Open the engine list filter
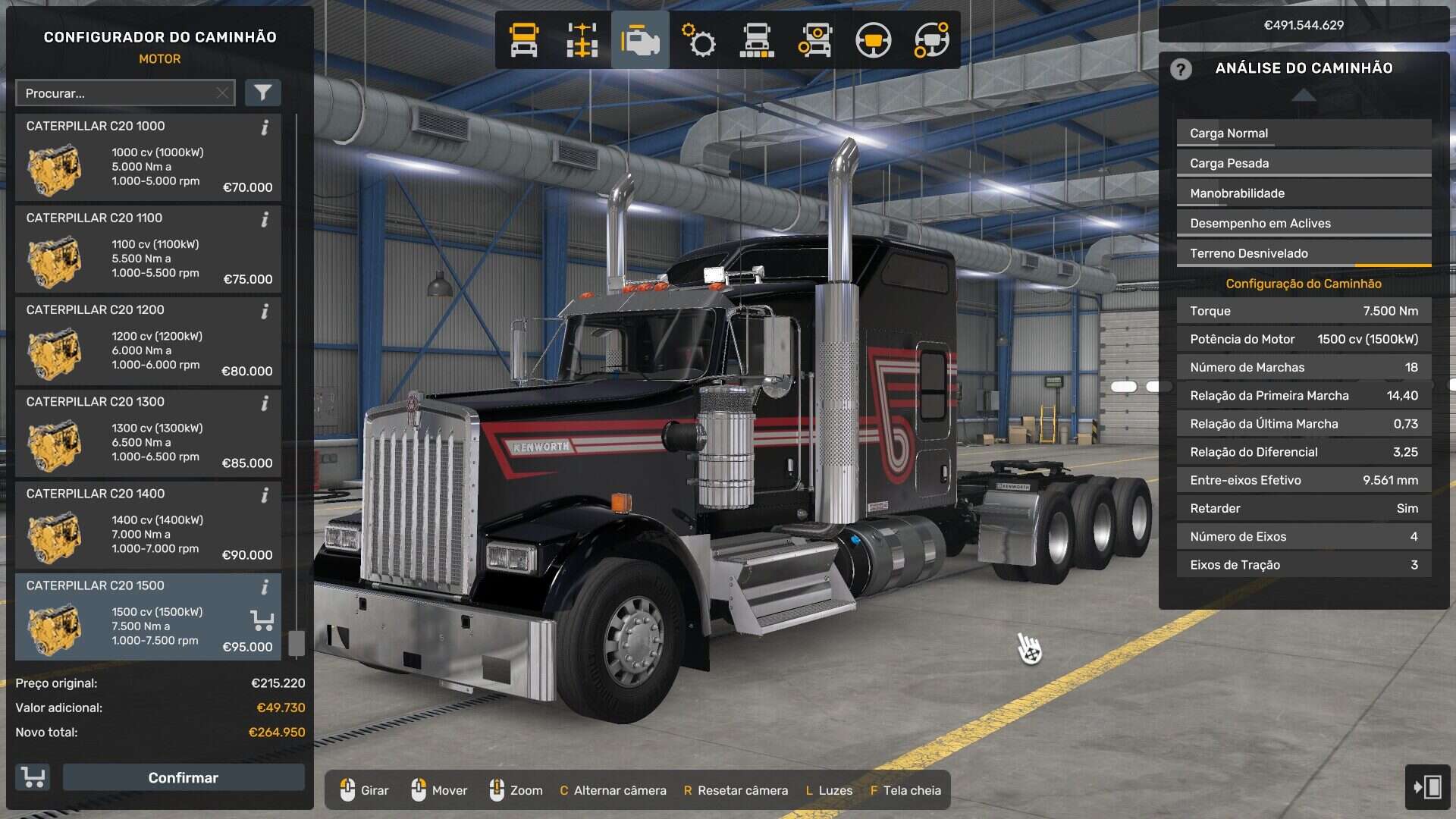This screenshot has height=819, width=1456. click(x=262, y=93)
